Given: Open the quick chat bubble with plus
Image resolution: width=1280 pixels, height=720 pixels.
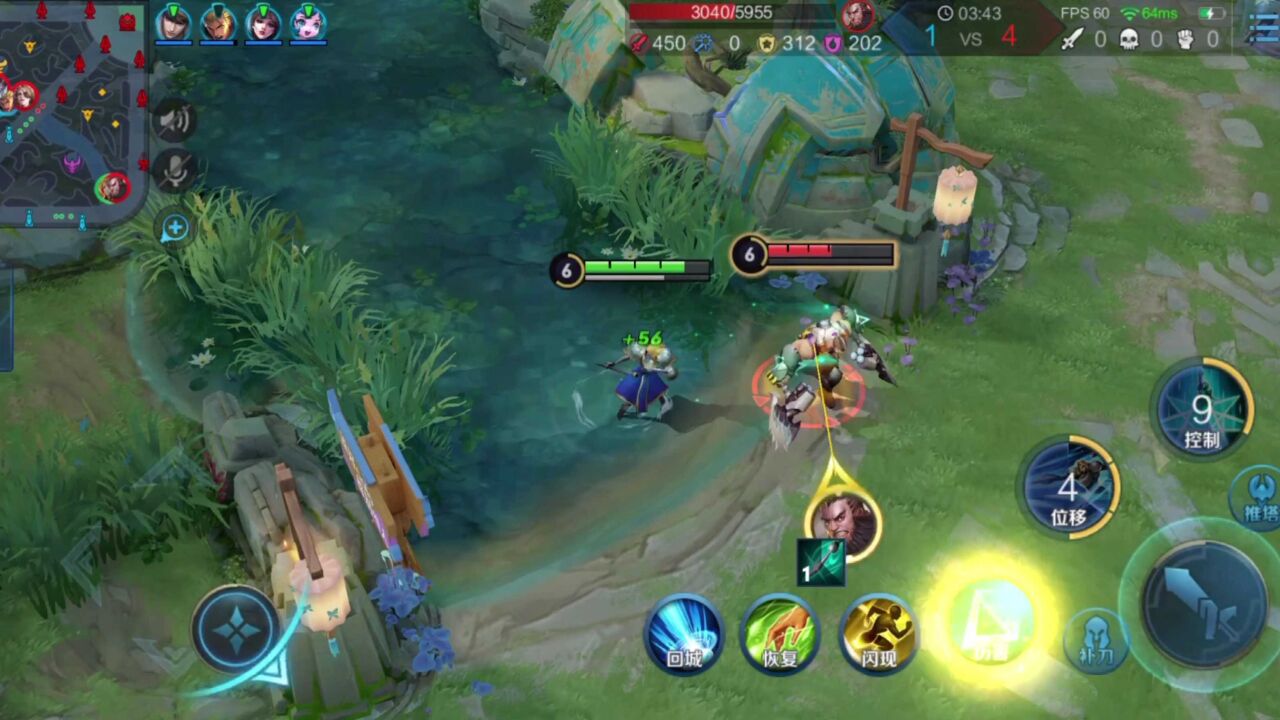Looking at the screenshot, I should point(175,228).
